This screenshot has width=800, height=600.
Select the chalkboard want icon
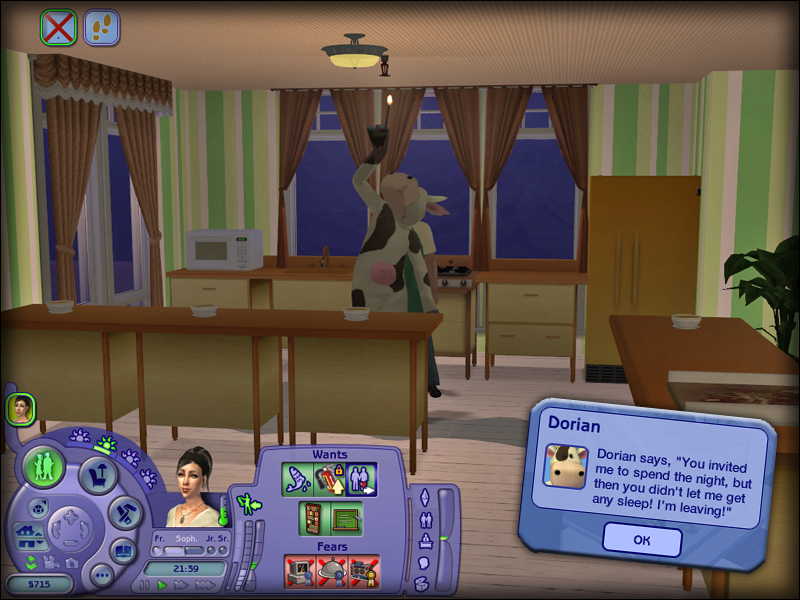point(346,519)
